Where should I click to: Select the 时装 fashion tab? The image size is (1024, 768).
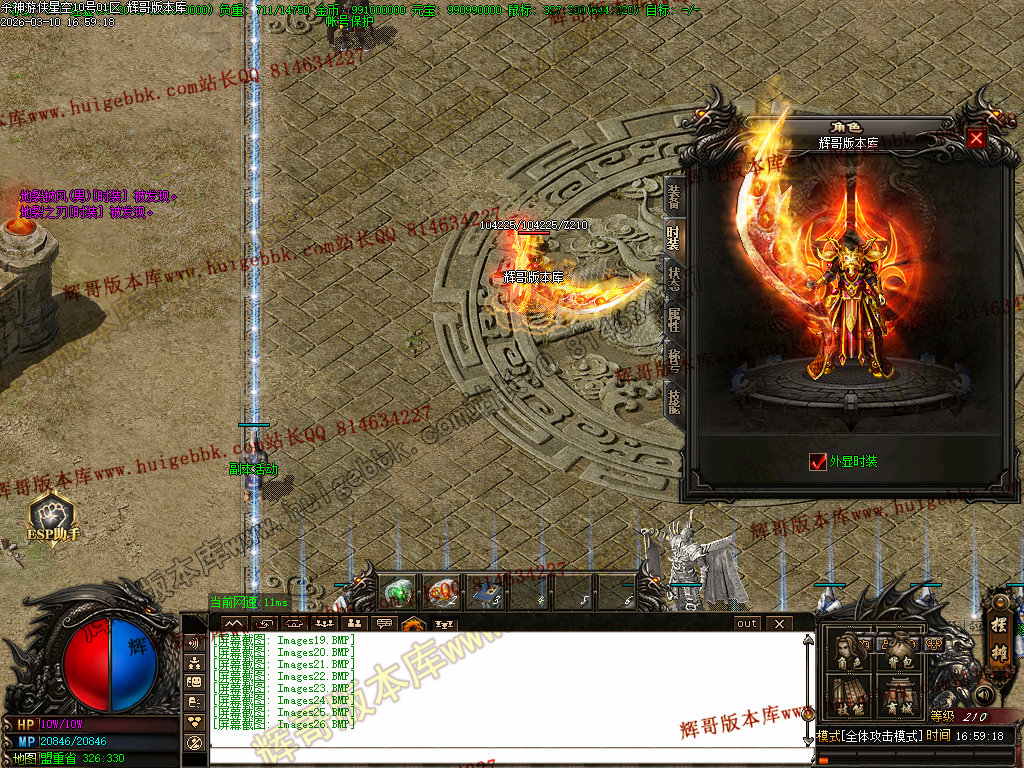[674, 236]
